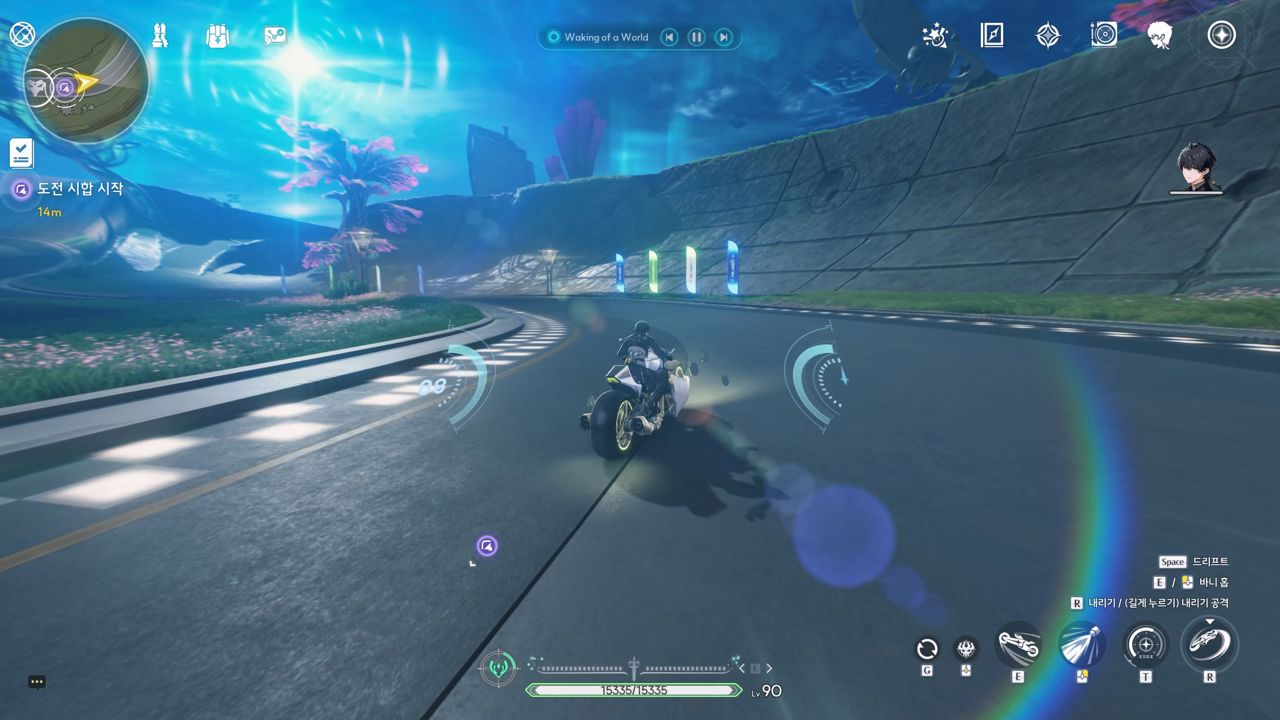Open the turntable record player icon
Viewport: 1280px width, 720px height.
tap(1103, 36)
